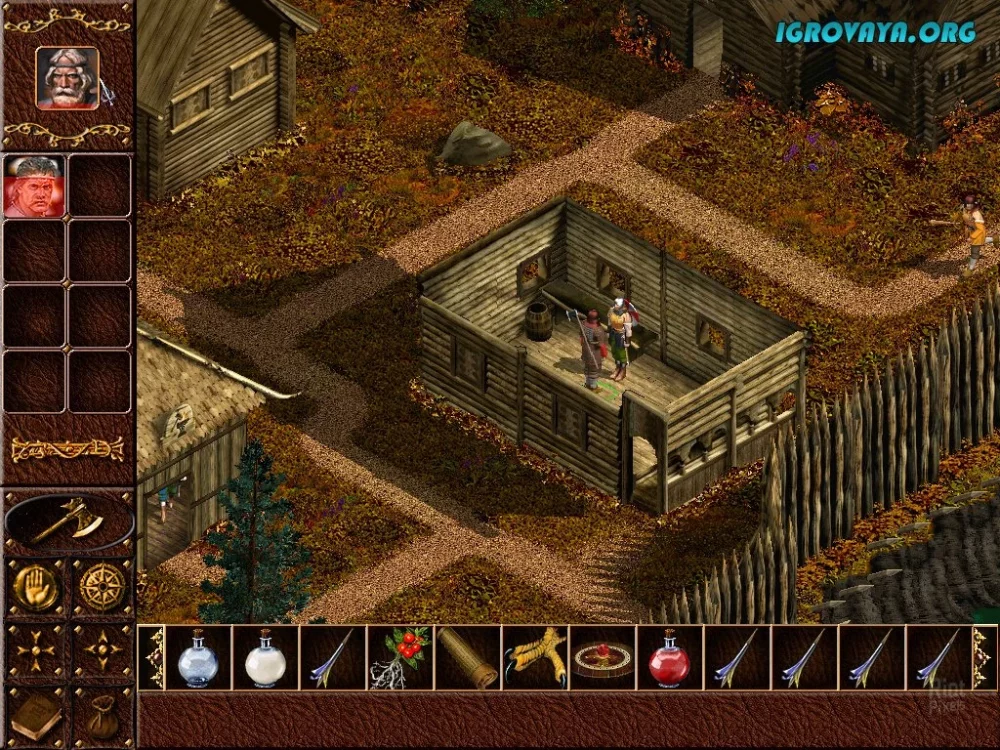Viewport: 1000px width, 750px height.
Task: Pick the red berries herb slot
Action: click(x=400, y=658)
